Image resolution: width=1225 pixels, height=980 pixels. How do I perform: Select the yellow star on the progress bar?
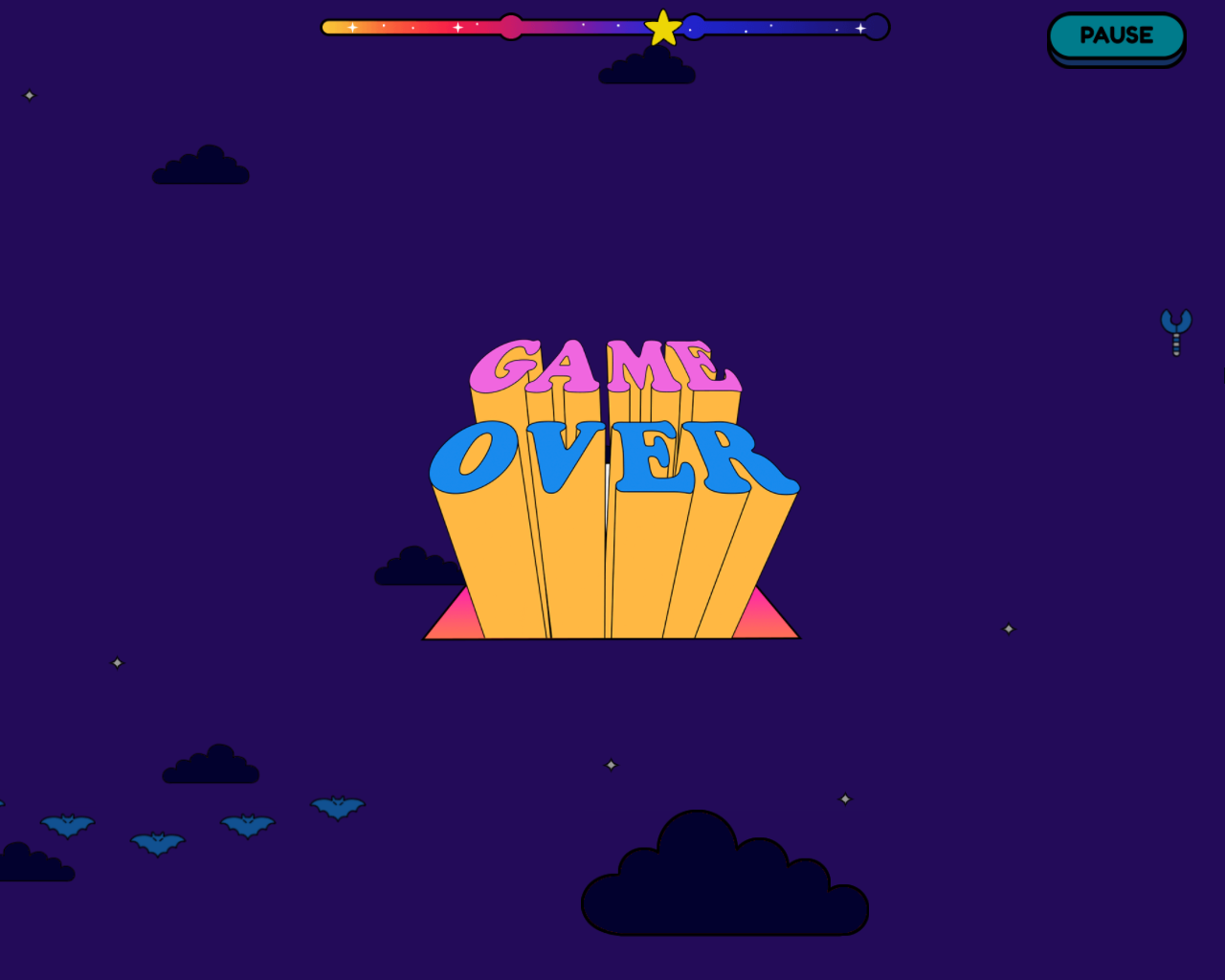pos(662,28)
